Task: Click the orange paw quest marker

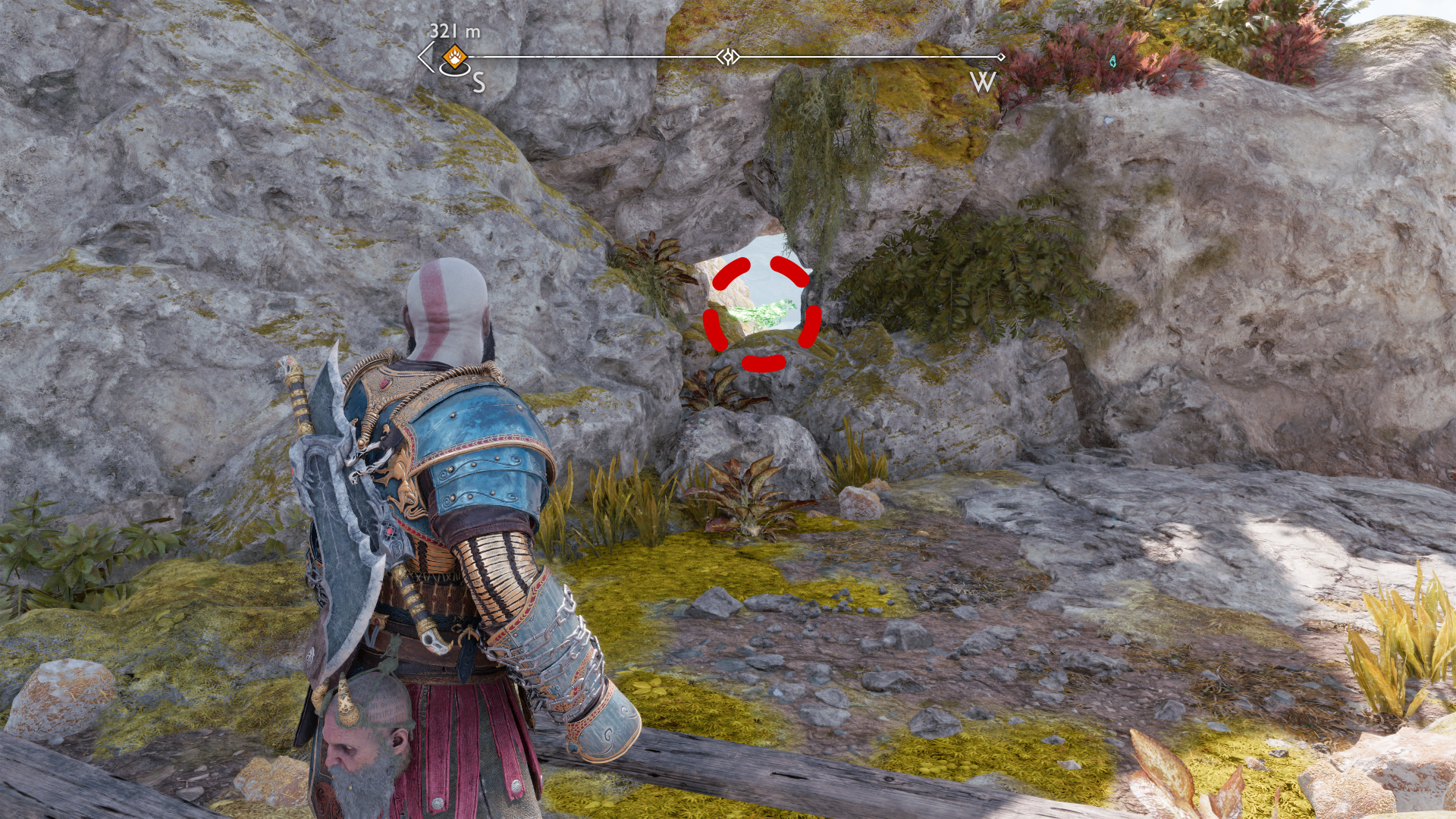Action: pyautogui.click(x=454, y=55)
